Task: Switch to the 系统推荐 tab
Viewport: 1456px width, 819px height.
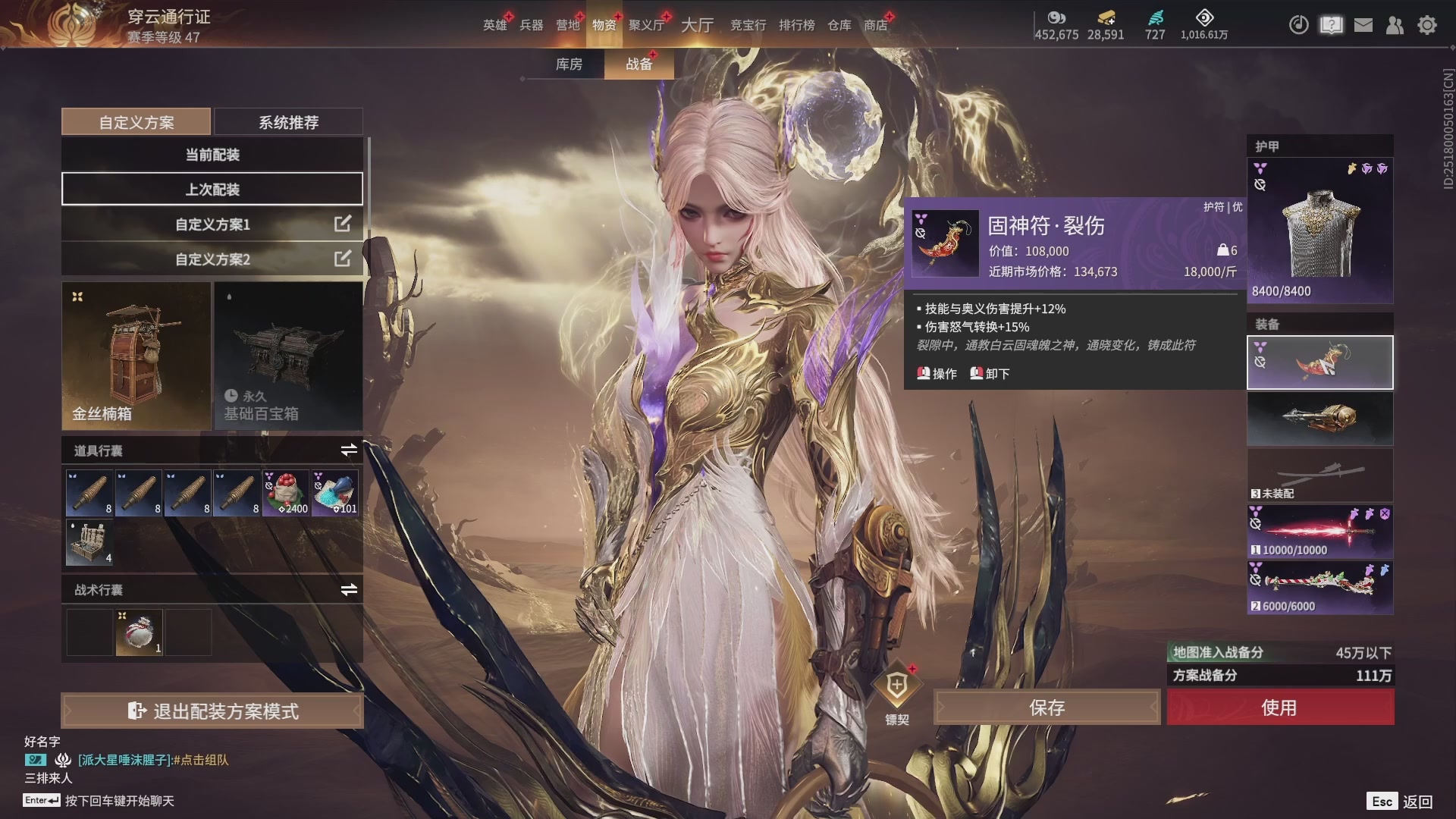Action: click(288, 122)
